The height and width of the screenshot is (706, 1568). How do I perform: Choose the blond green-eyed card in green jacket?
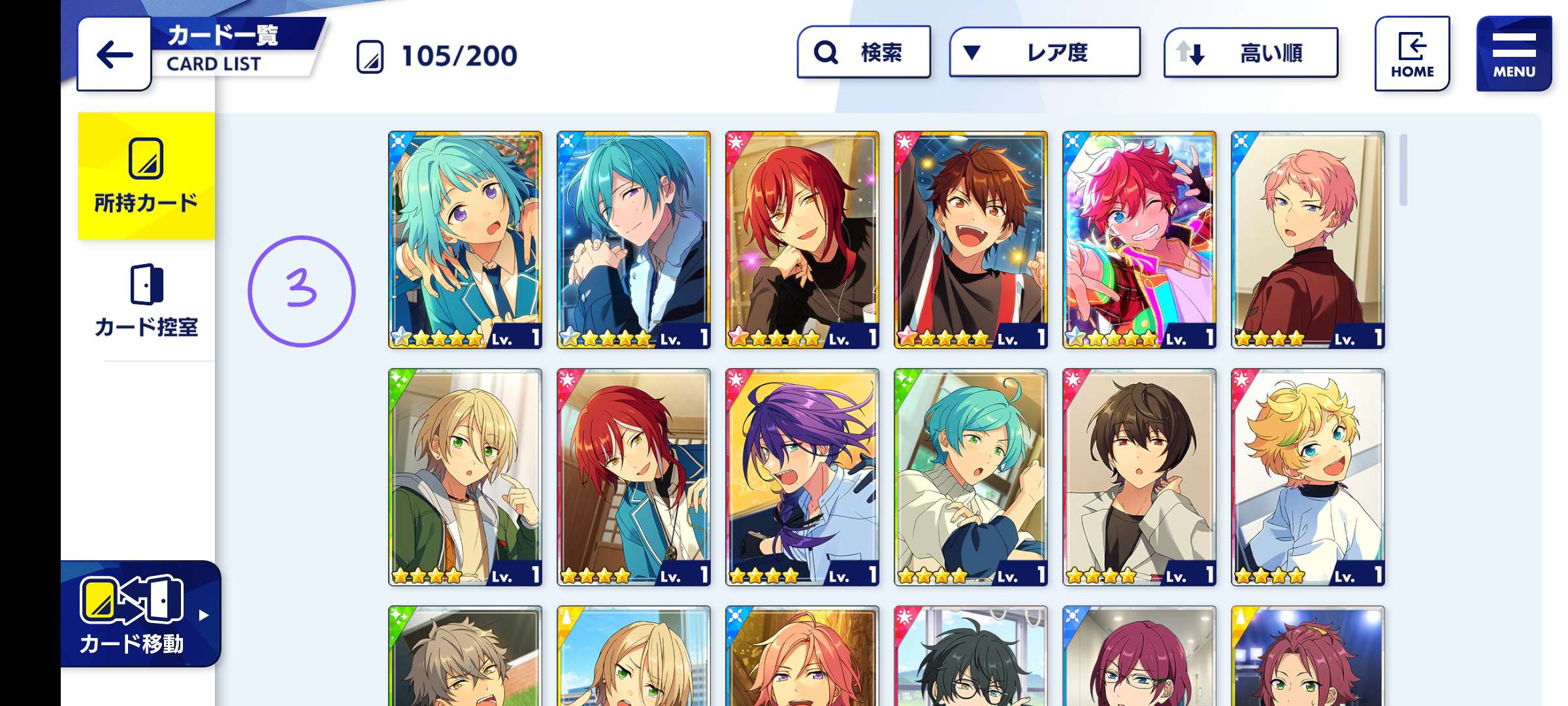(465, 477)
